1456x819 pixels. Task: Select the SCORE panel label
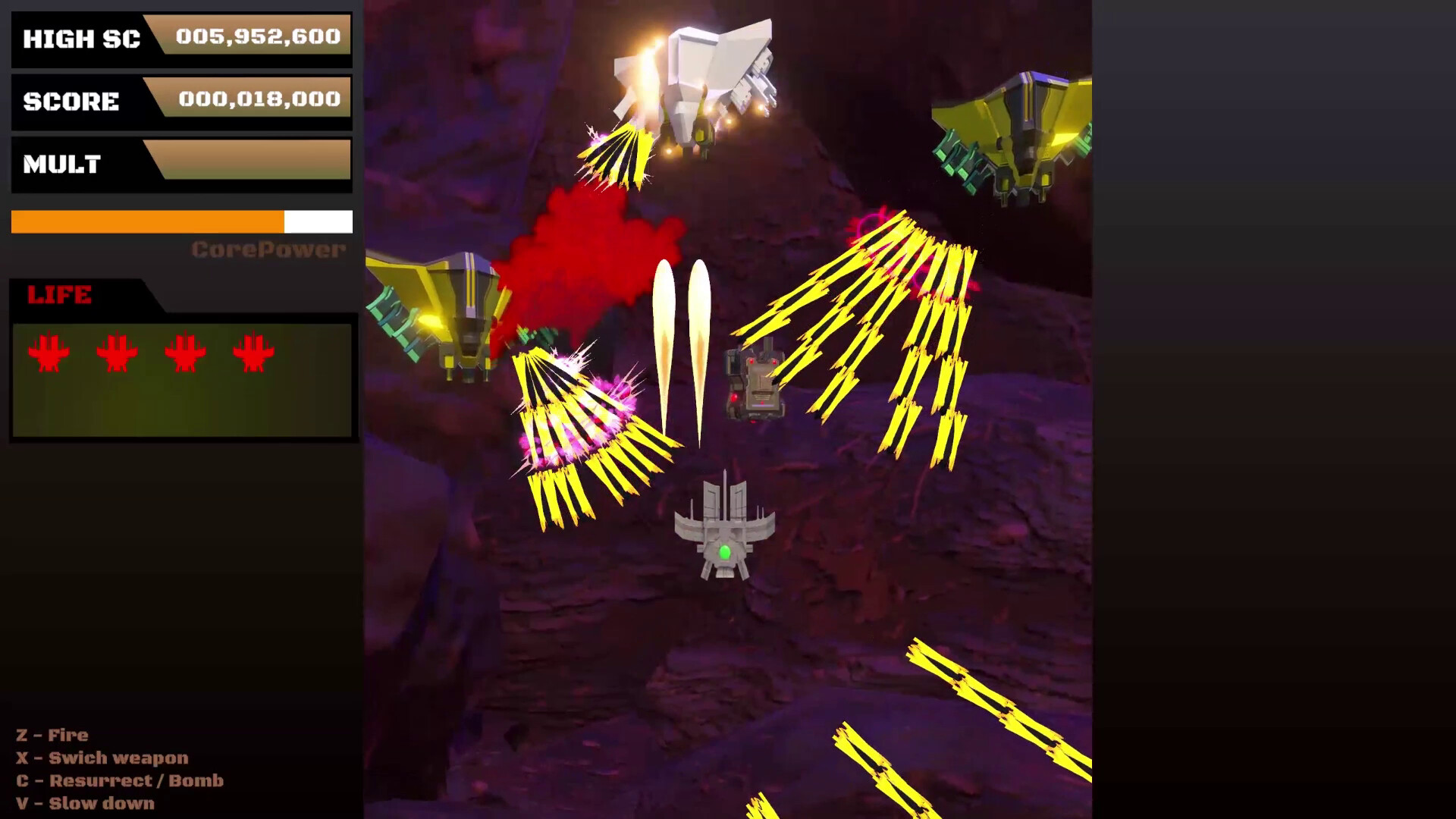tap(72, 102)
